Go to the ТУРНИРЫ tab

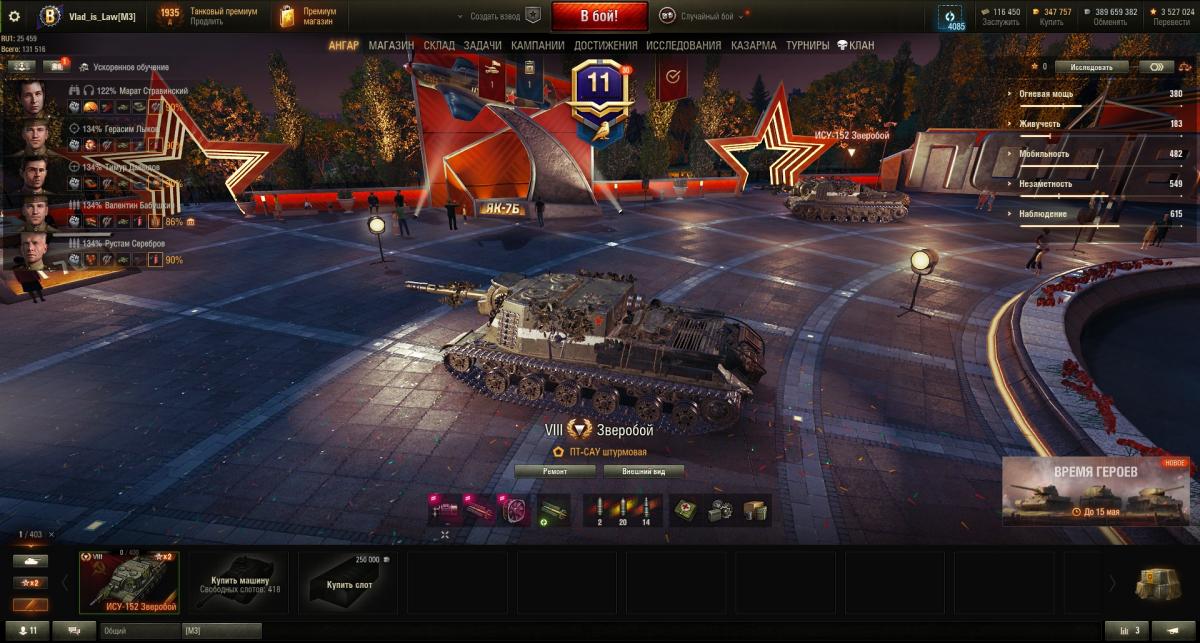click(807, 45)
